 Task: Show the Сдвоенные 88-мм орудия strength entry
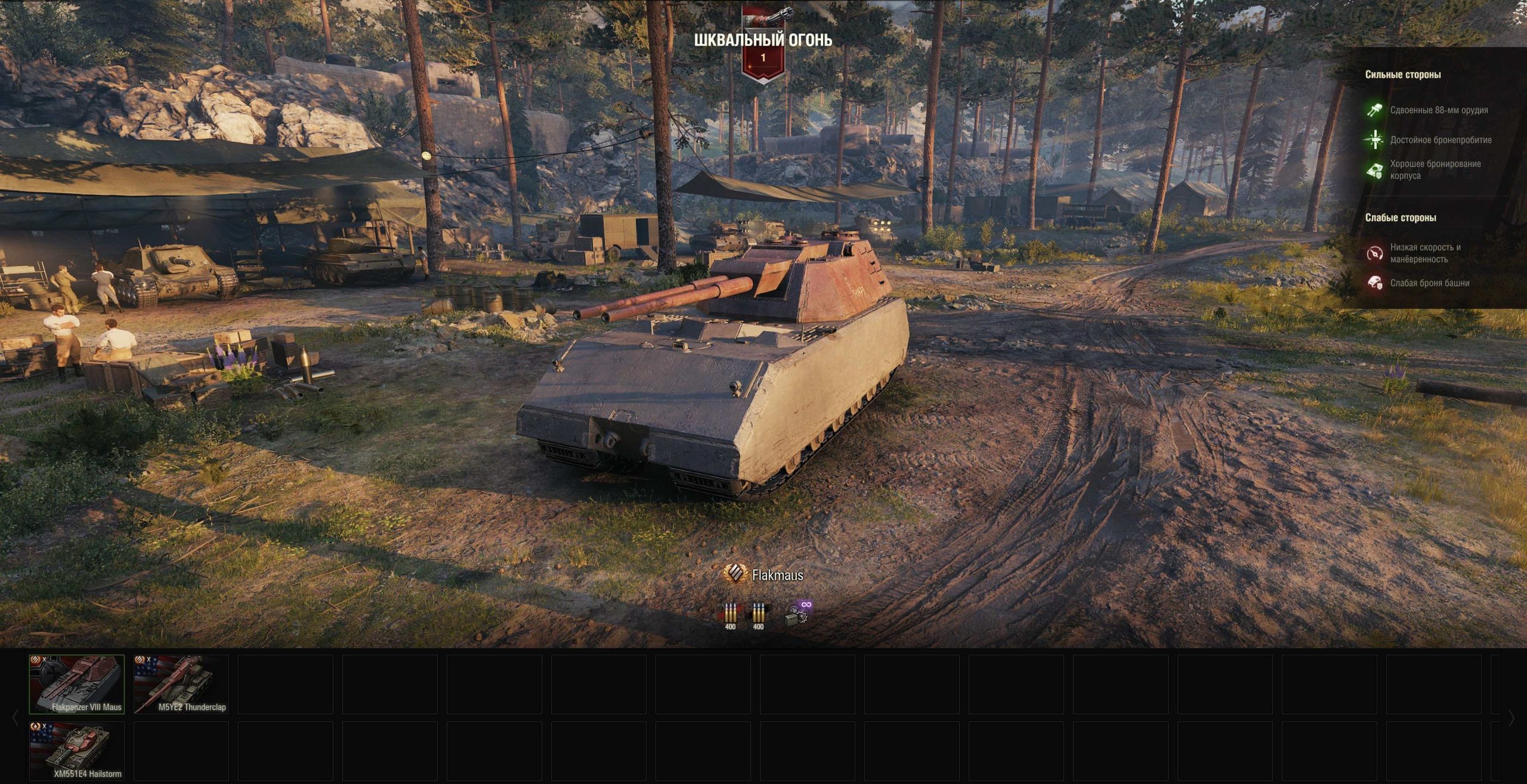tap(1438, 110)
